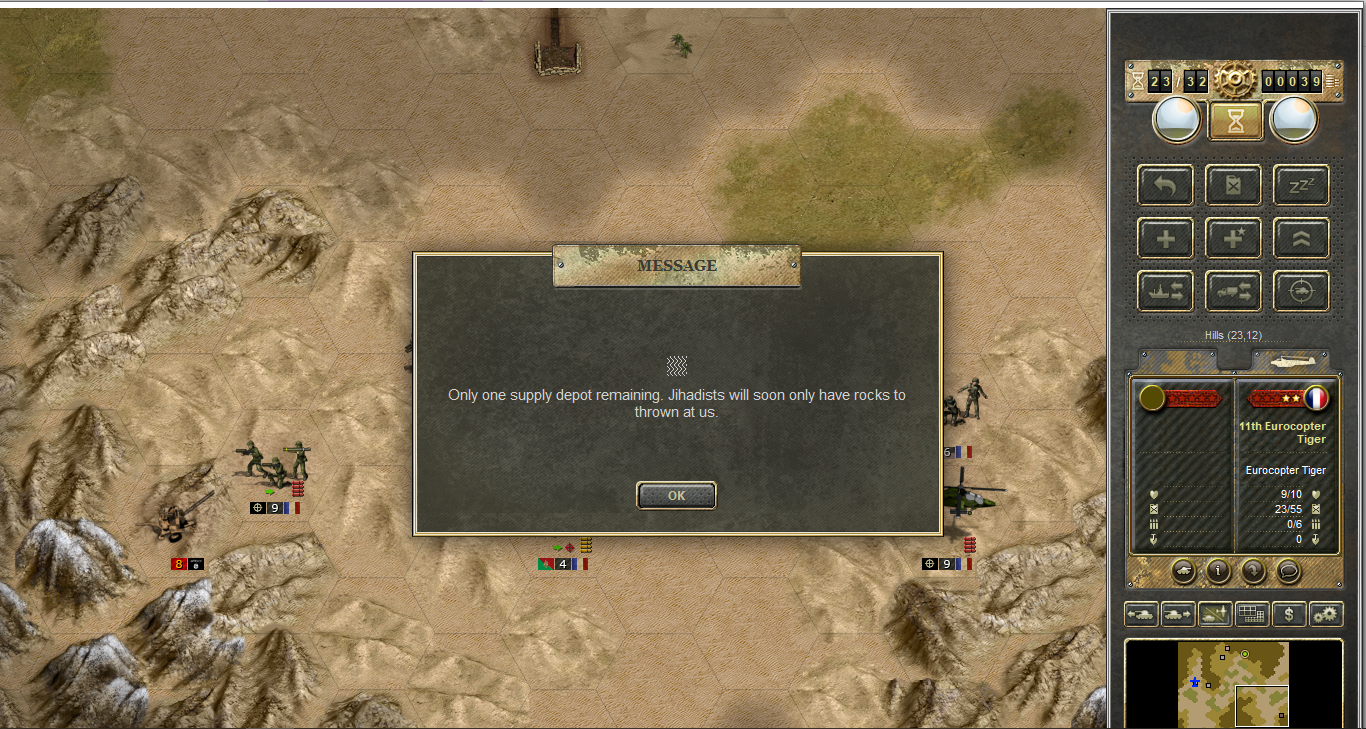1366x729 pixels.
Task: Toggle truck transport mount button
Action: (1233, 291)
